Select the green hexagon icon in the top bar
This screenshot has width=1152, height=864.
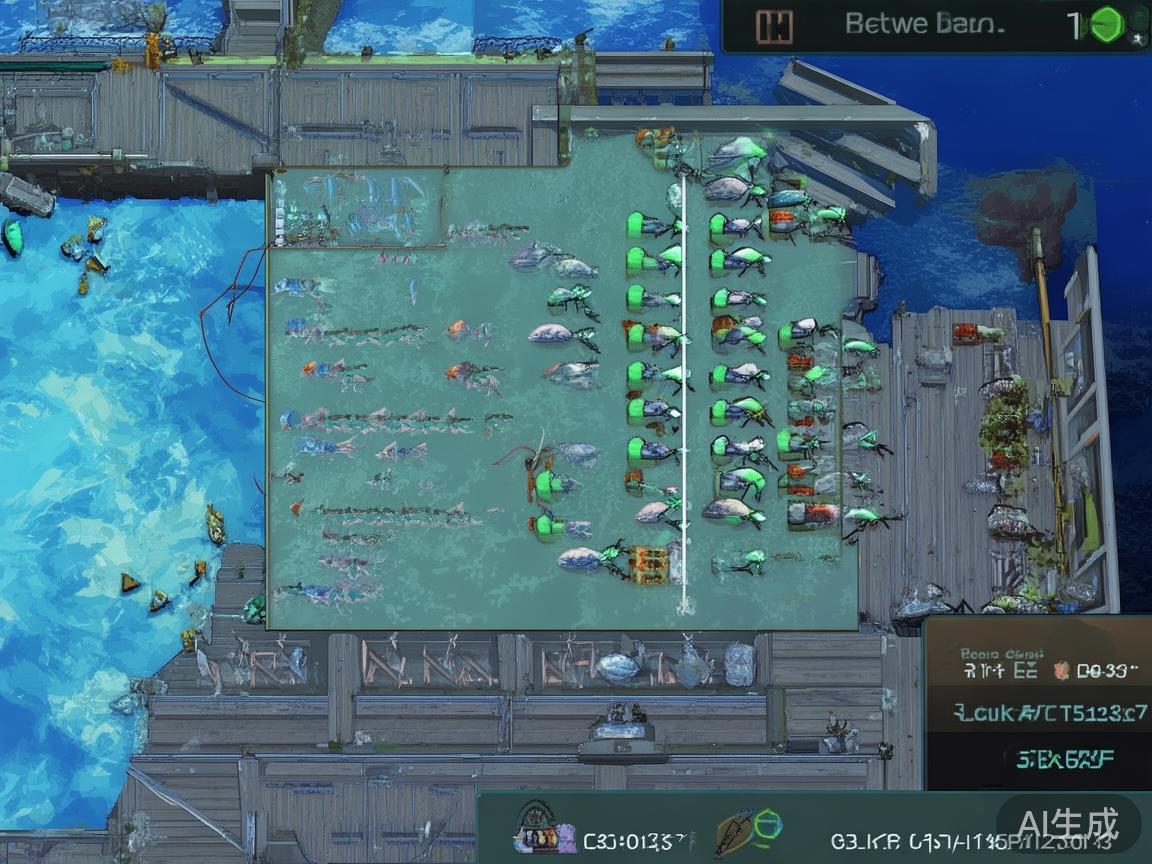[1106, 25]
